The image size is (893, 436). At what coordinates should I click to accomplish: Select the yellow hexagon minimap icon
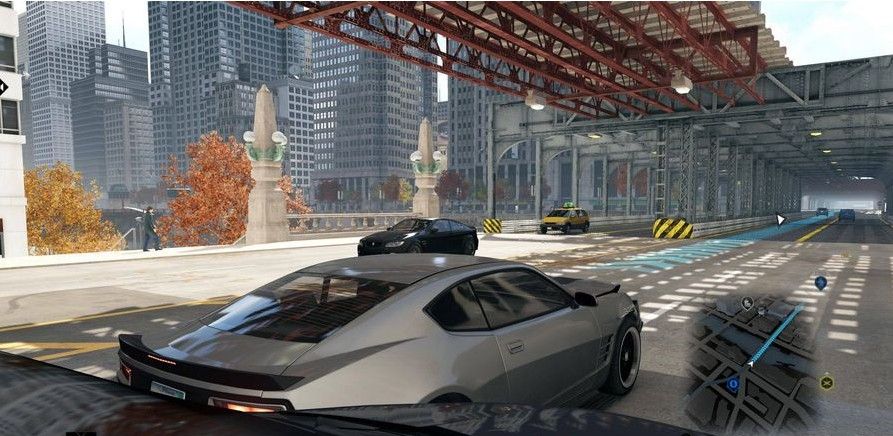(x=826, y=382)
